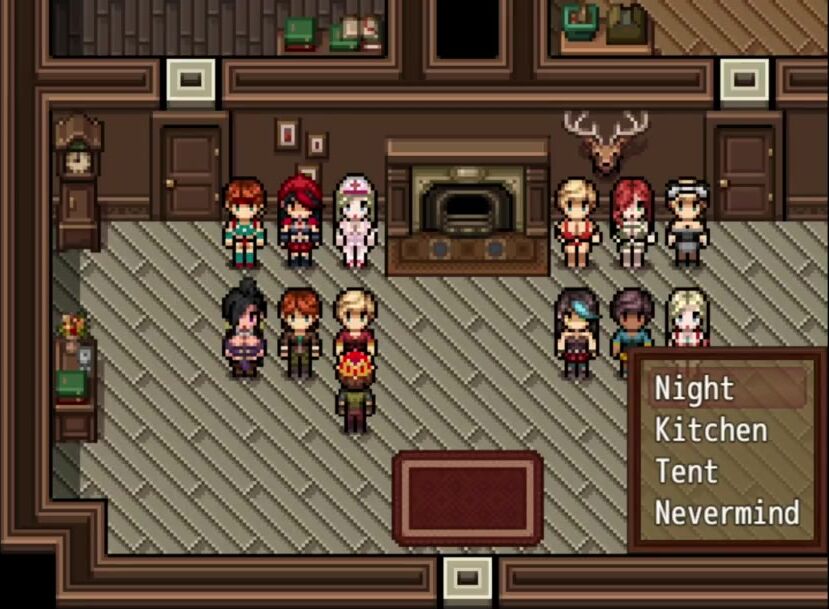829x609 pixels.
Task: Select the Night option
Action: click(695, 388)
